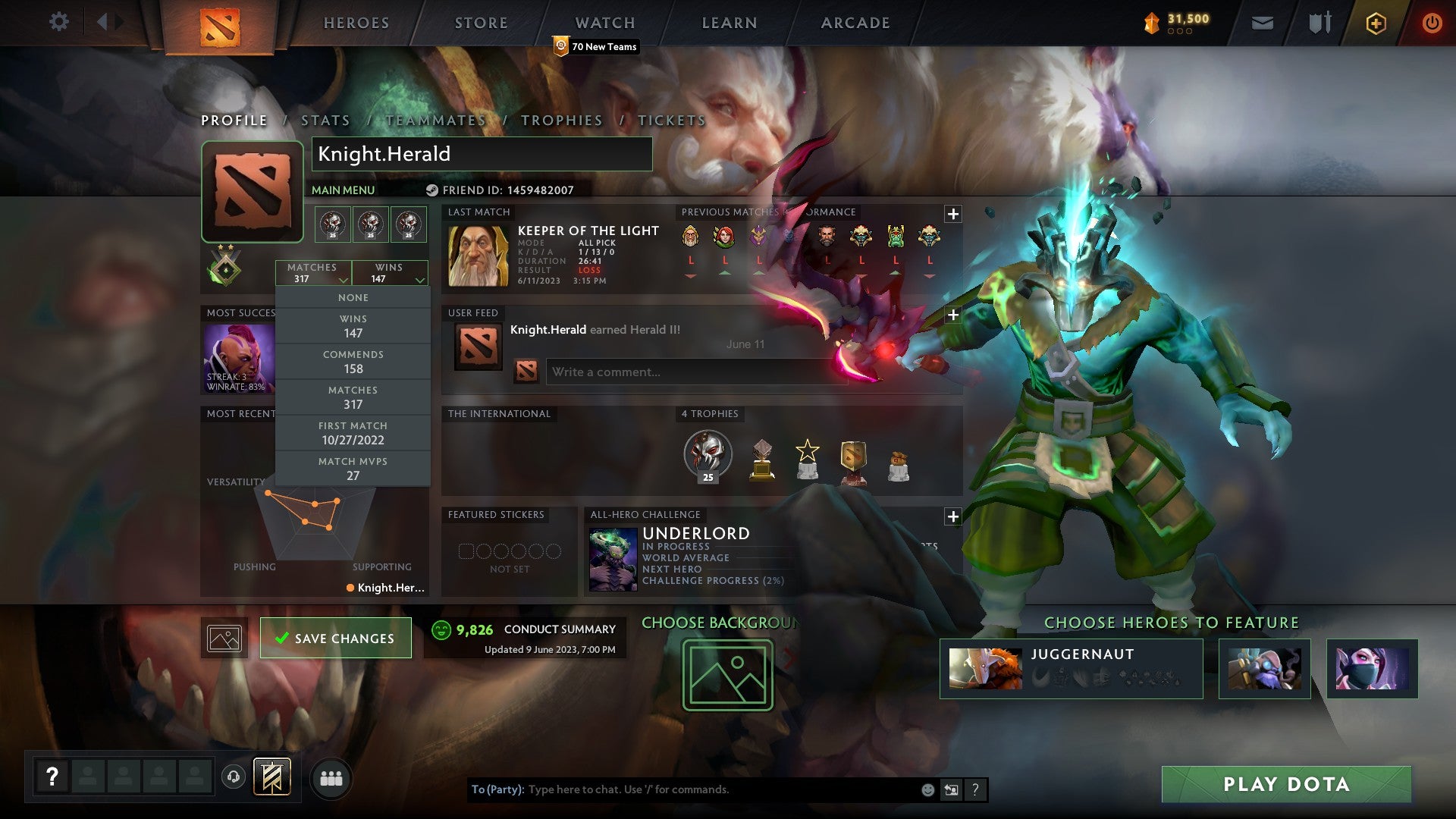Screen dimensions: 1456x819
Task: Open the friends list icon
Action: (x=329, y=778)
